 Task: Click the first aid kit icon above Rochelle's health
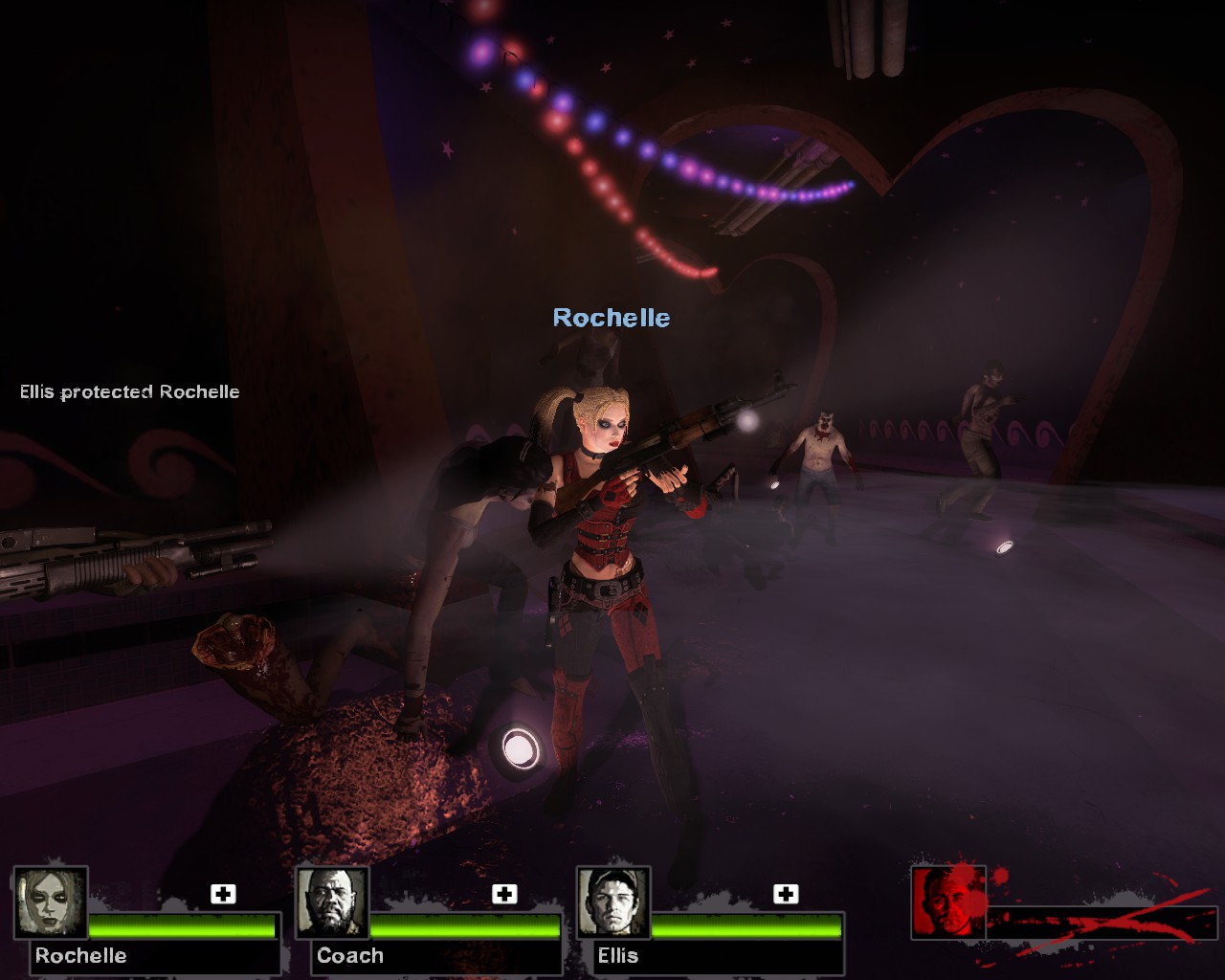click(x=223, y=894)
